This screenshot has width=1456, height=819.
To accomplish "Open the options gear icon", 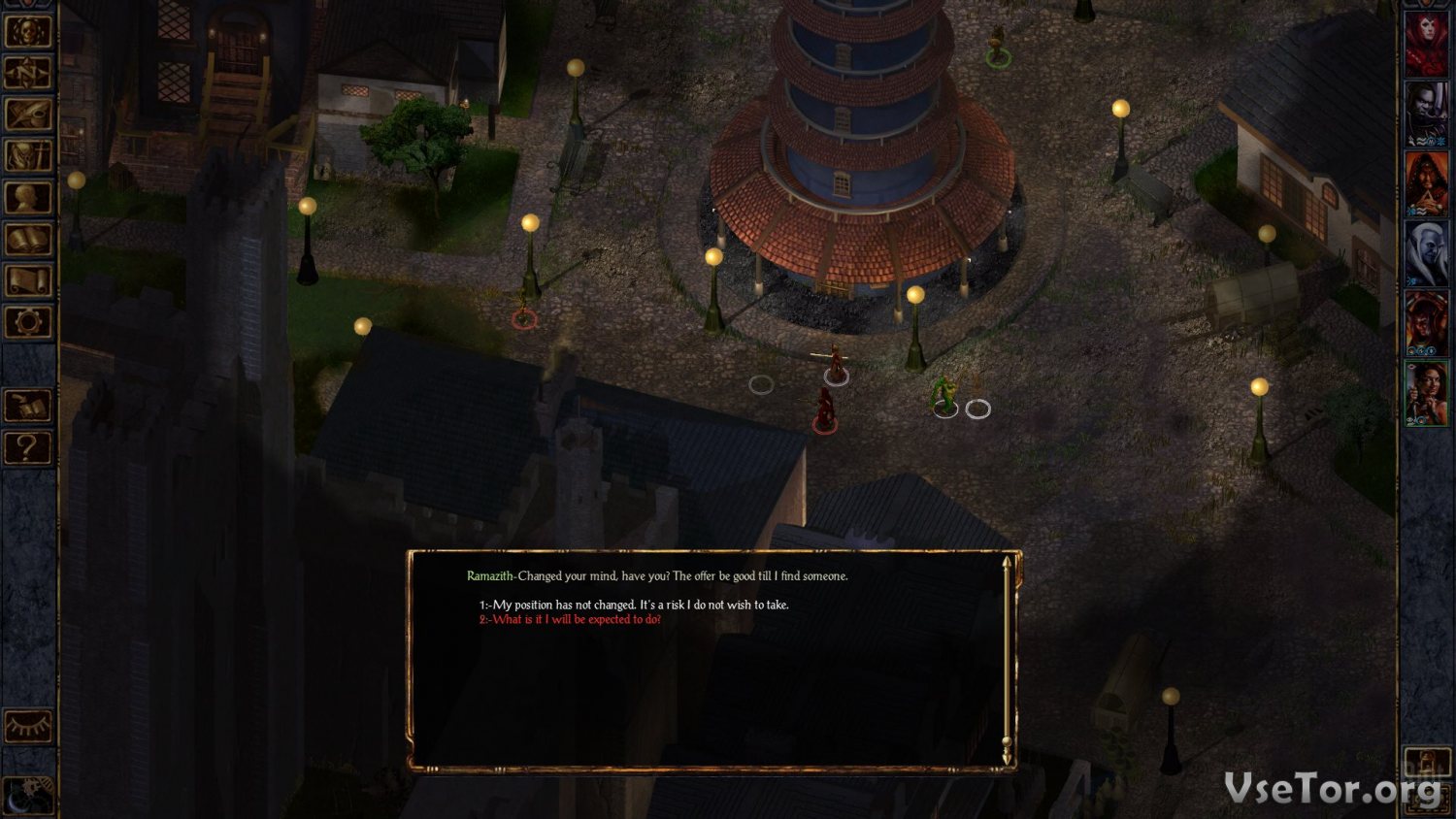I will coord(28,321).
